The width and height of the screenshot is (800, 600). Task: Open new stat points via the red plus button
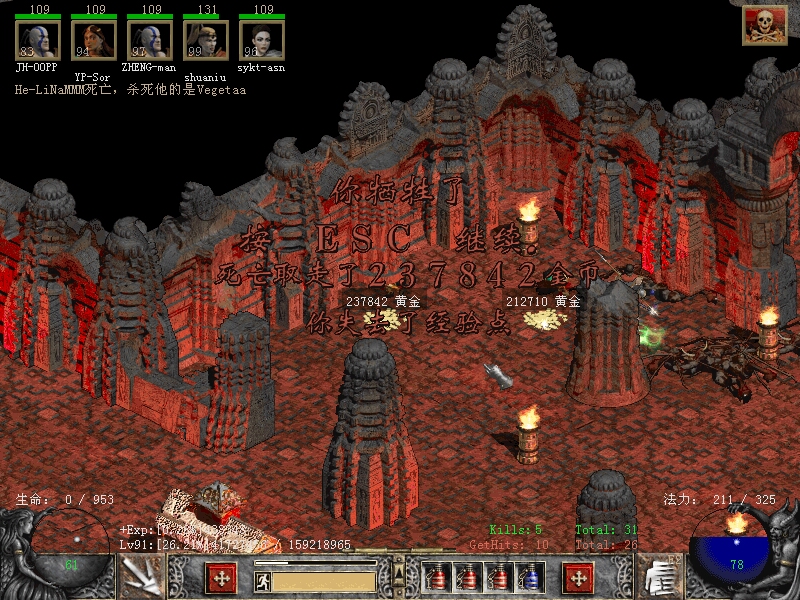[x=221, y=578]
